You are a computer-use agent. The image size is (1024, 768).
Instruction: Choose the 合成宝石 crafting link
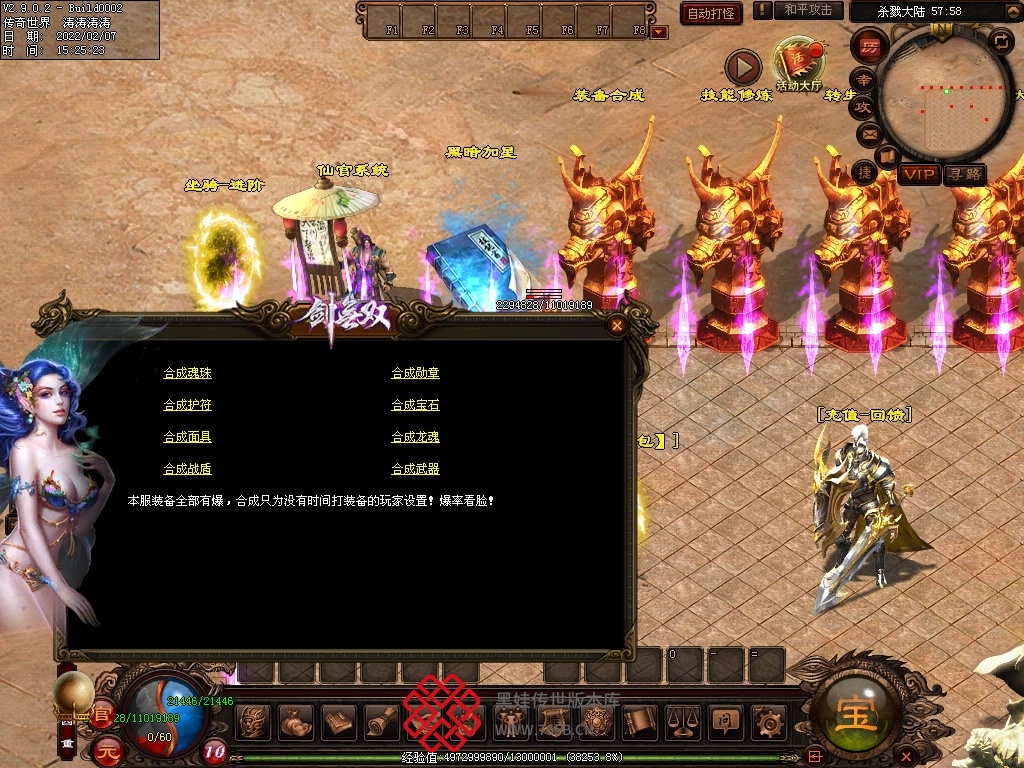[415, 405]
